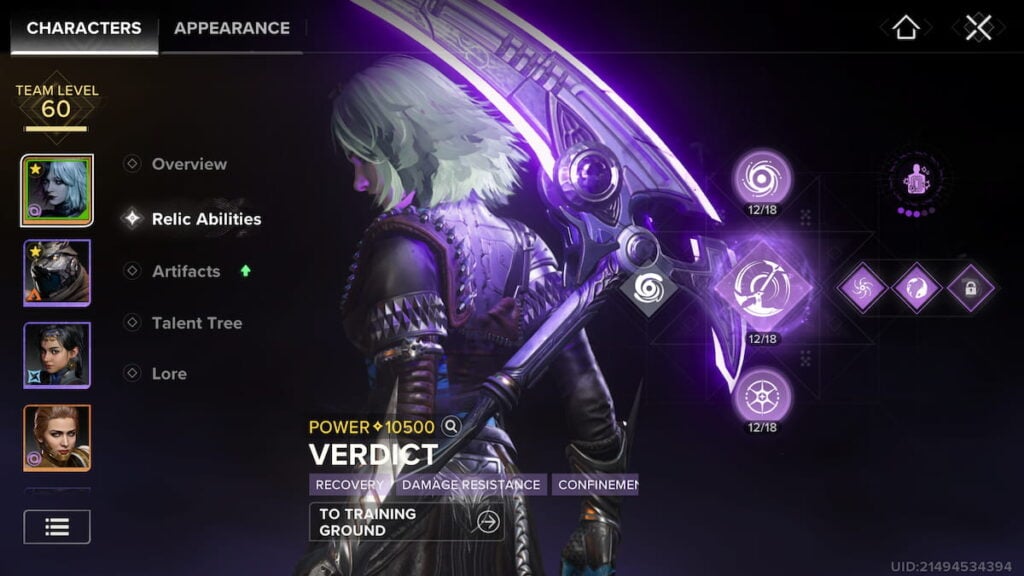The width and height of the screenshot is (1024, 576).
Task: Pick the dark-haired woman character portrait
Action: 57,355
